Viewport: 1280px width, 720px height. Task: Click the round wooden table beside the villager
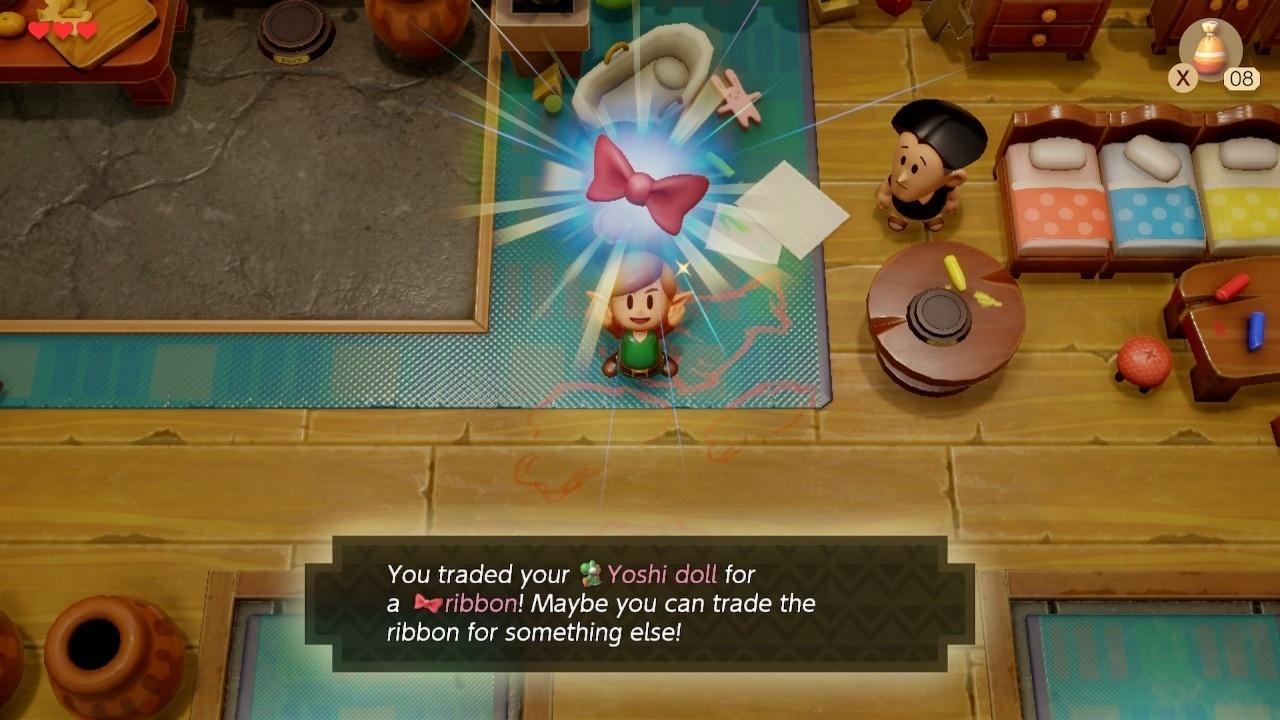pyautogui.click(x=945, y=310)
